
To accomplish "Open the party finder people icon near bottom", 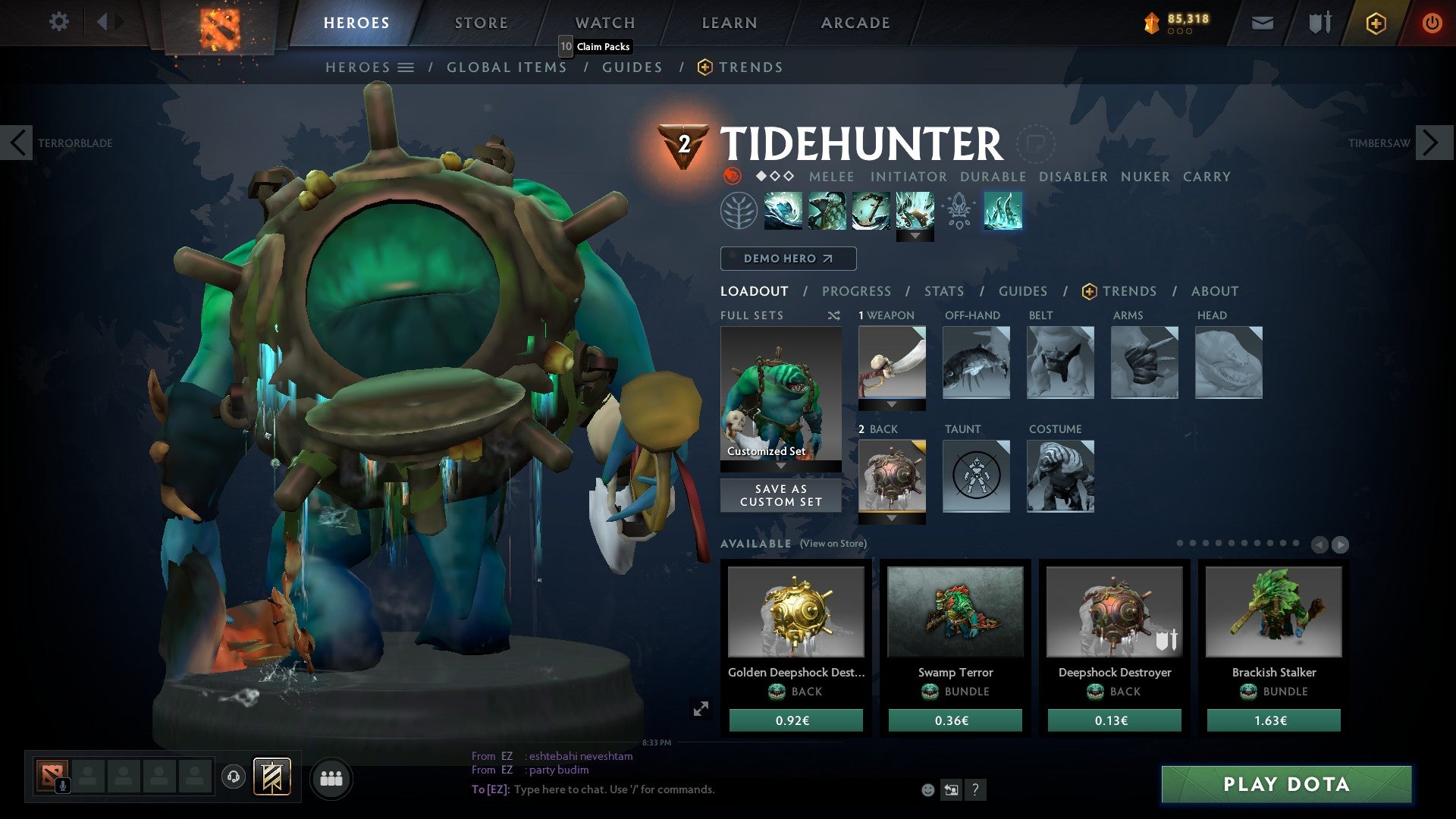I will coord(331,777).
